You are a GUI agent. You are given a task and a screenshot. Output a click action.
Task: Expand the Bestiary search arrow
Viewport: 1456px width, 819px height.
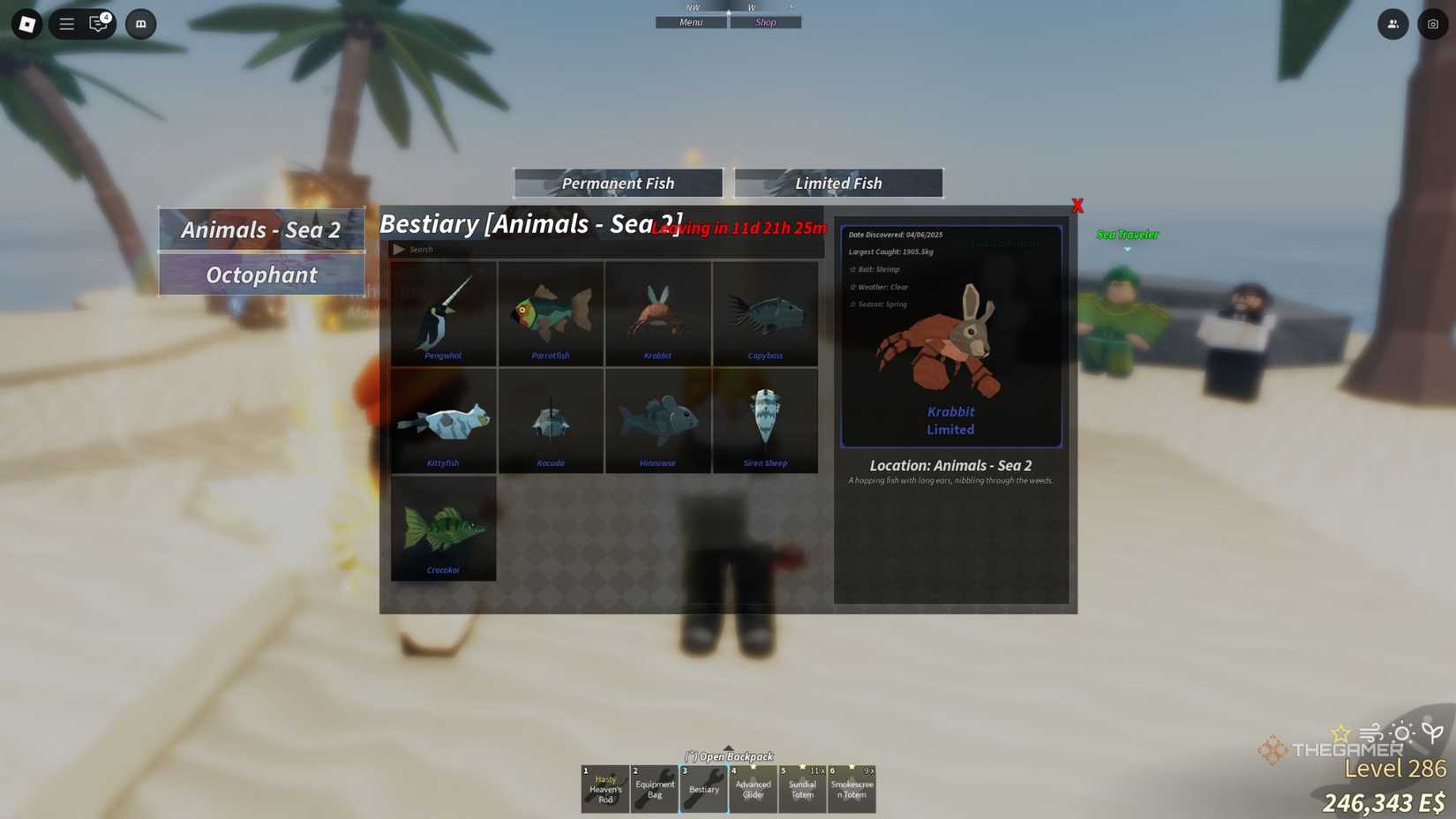399,249
